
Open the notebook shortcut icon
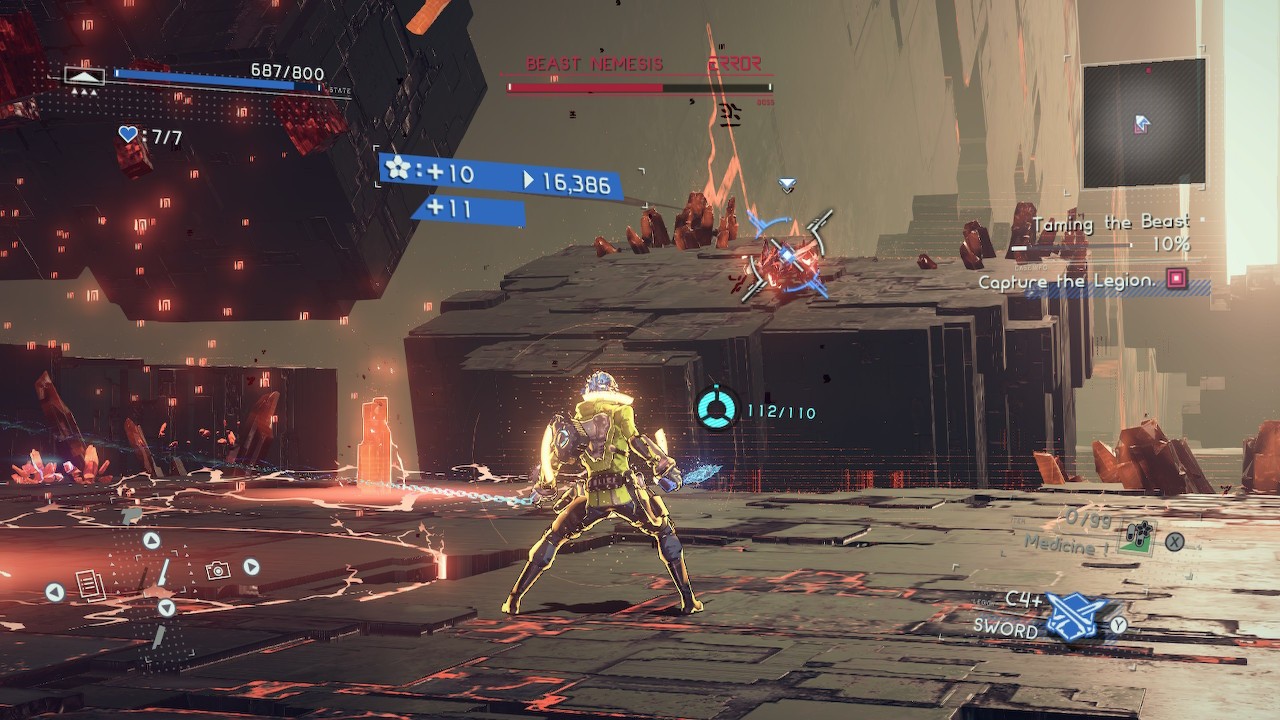point(90,585)
